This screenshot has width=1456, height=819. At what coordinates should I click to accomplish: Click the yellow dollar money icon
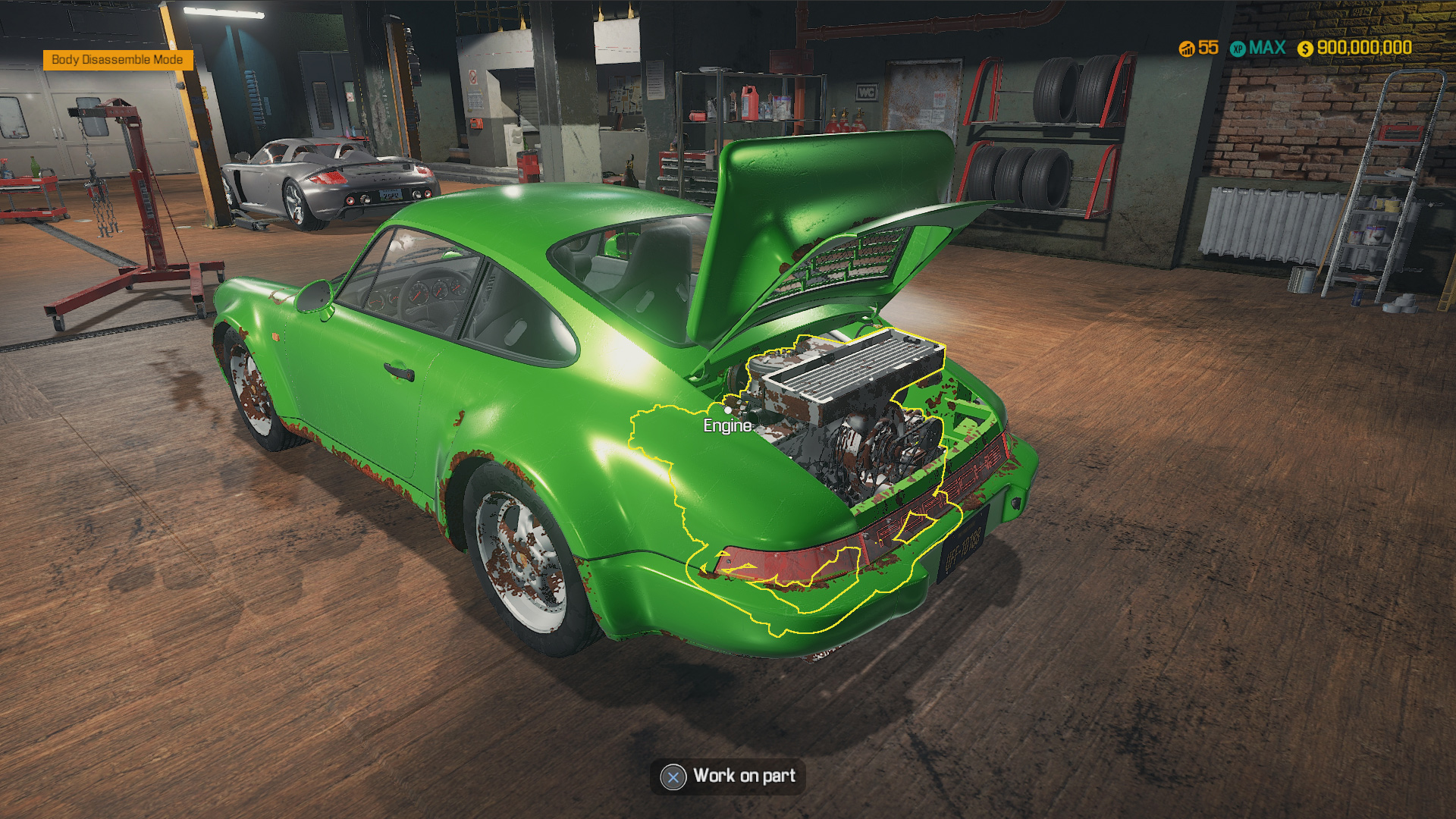1305,49
